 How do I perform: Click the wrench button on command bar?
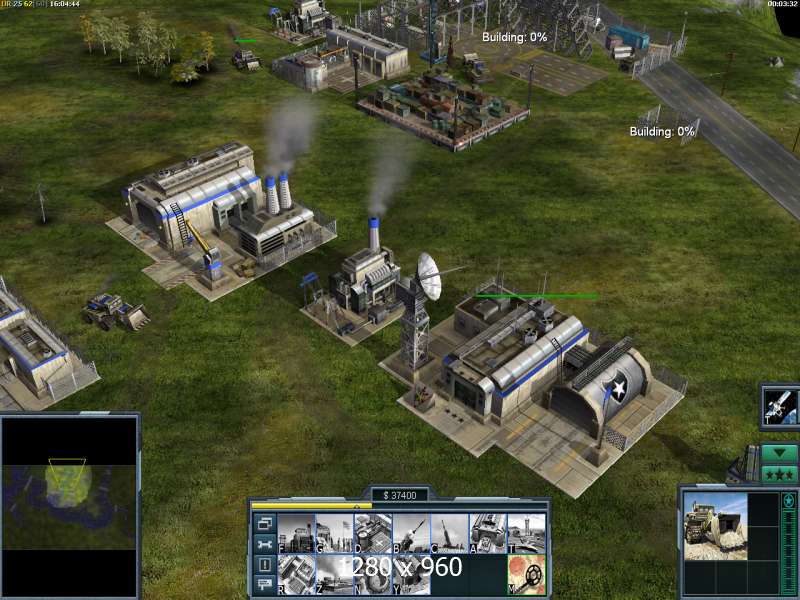pos(265,544)
